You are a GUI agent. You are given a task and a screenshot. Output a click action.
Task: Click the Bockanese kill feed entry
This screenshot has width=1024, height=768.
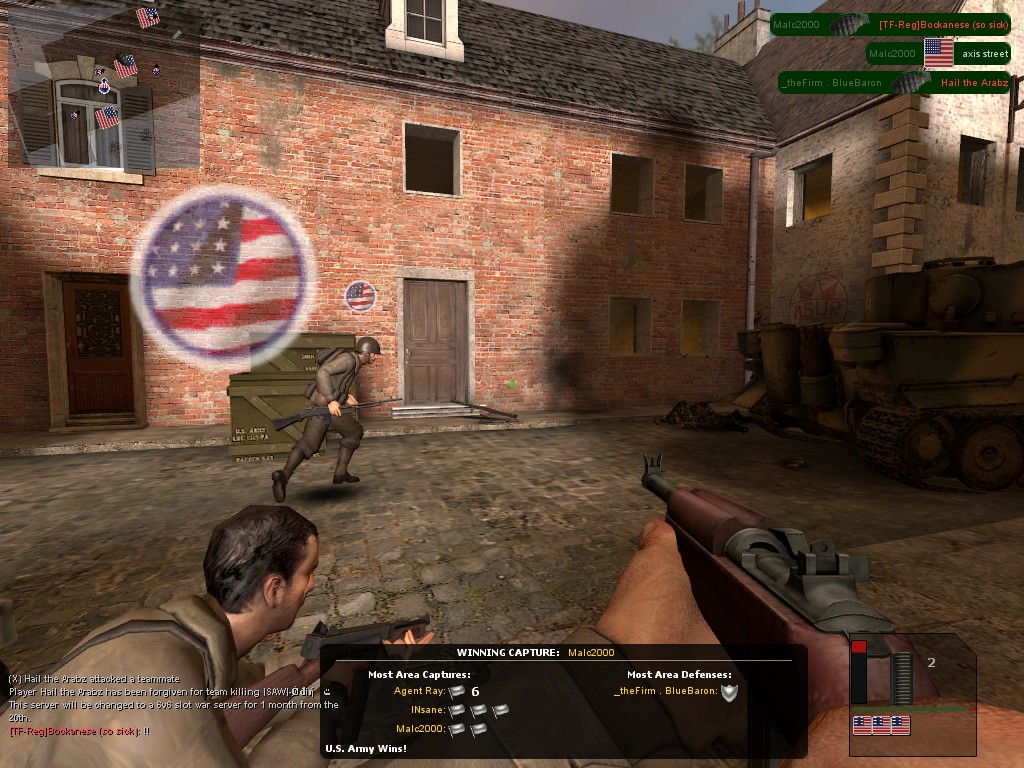point(889,24)
